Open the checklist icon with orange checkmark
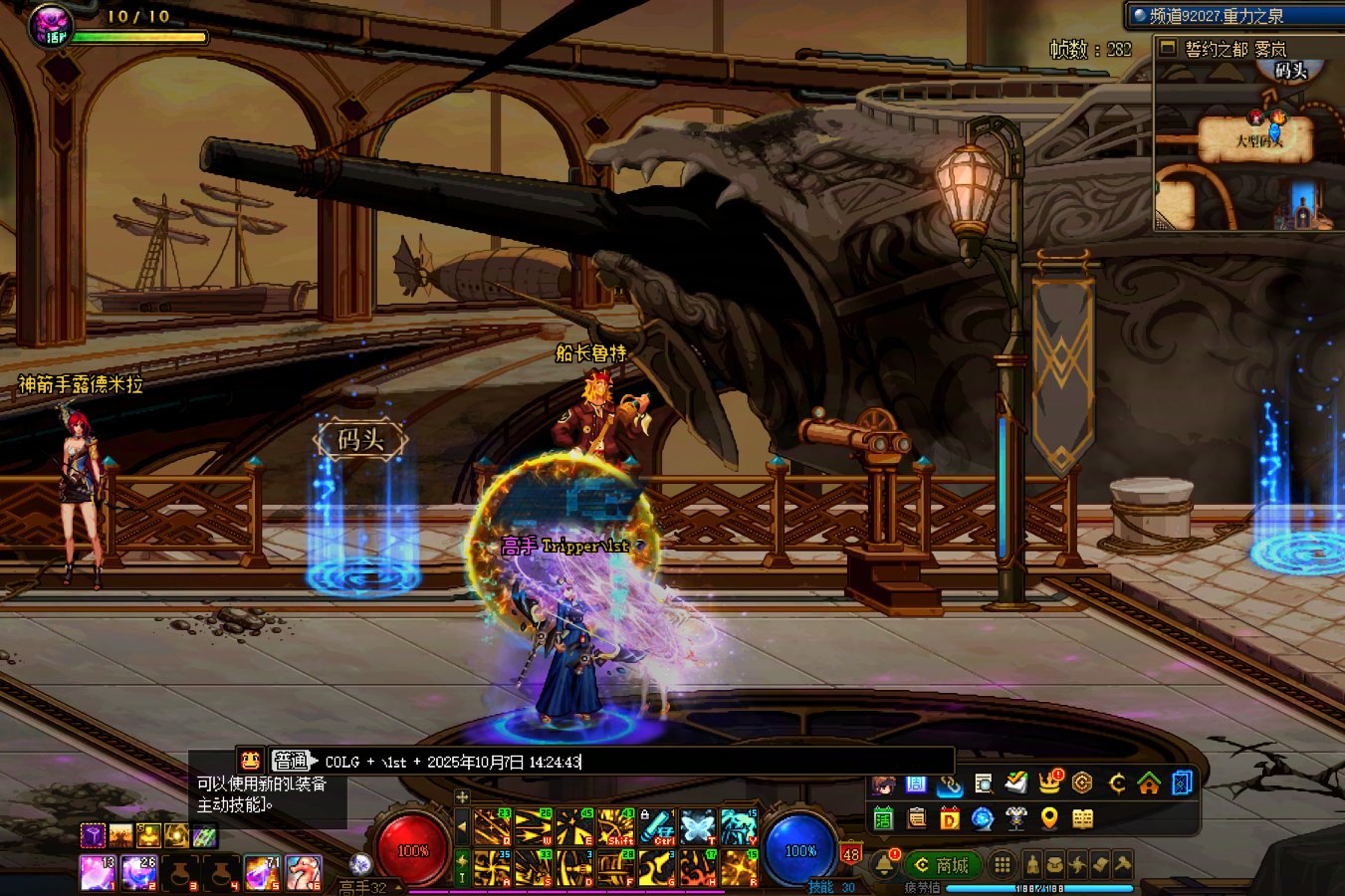 [1015, 783]
